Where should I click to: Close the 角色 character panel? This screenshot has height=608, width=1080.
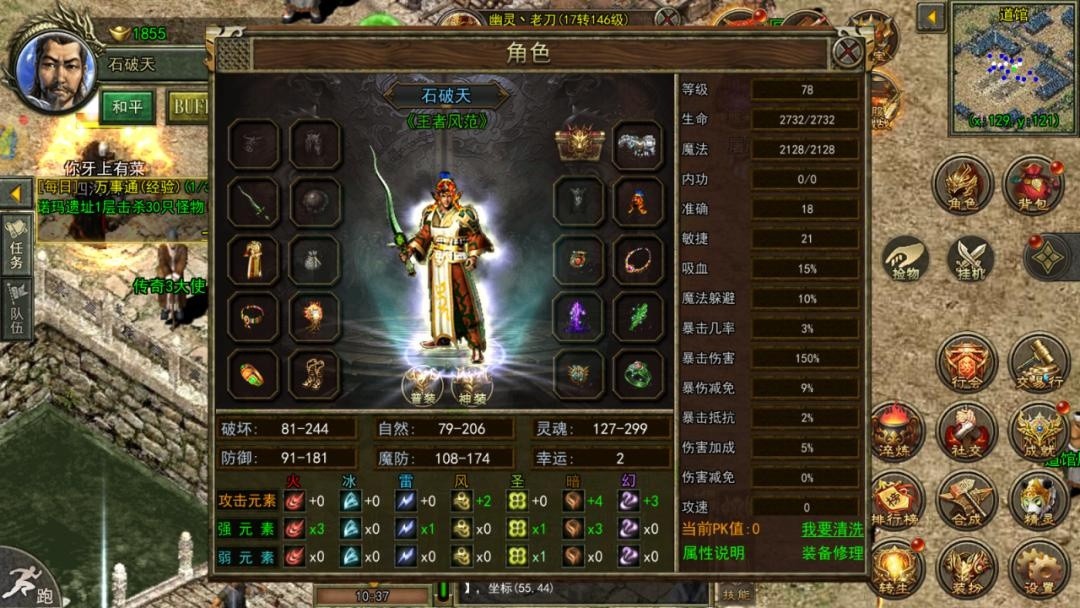click(x=848, y=52)
